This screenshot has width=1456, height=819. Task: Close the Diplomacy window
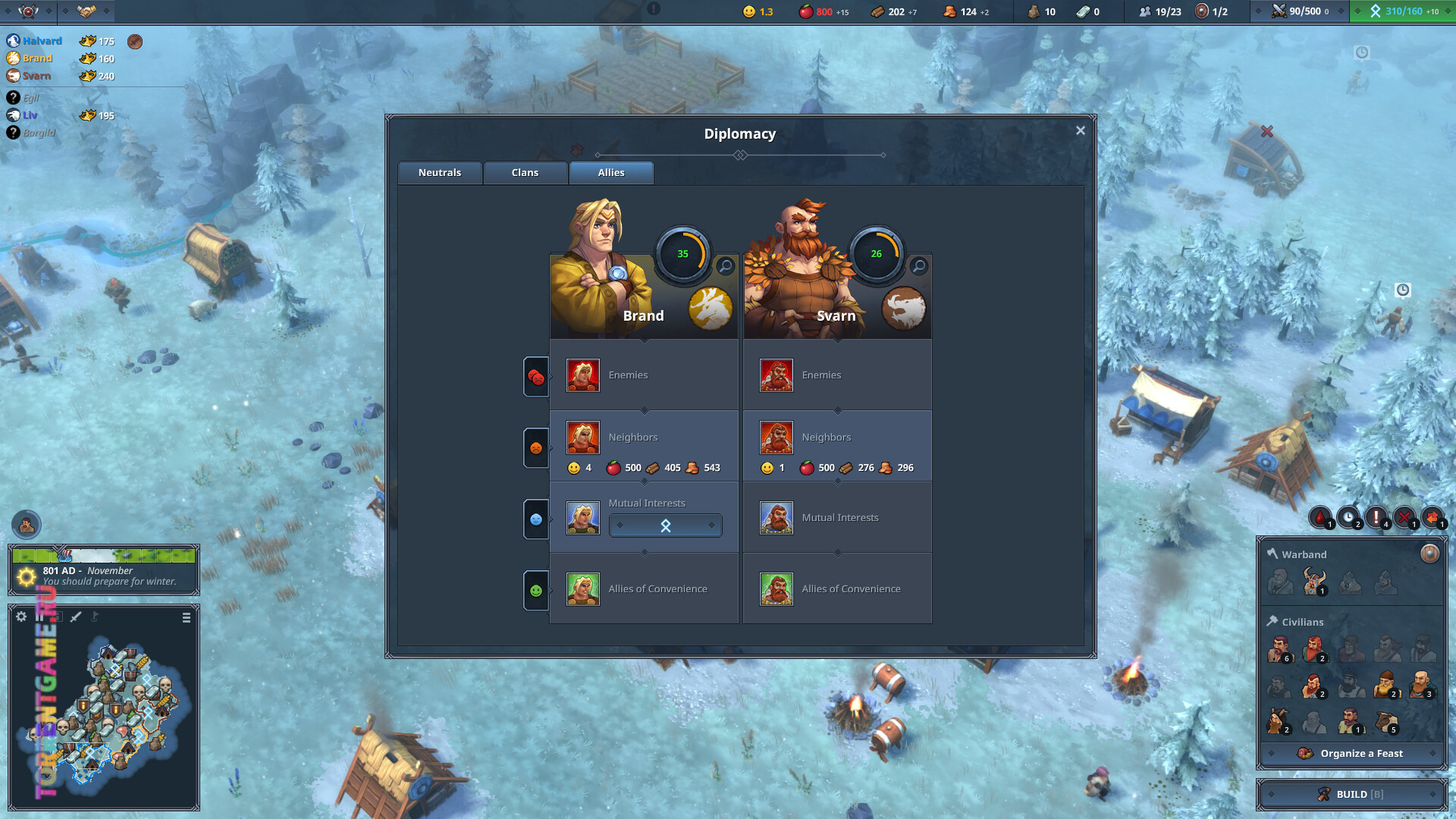(x=1081, y=130)
